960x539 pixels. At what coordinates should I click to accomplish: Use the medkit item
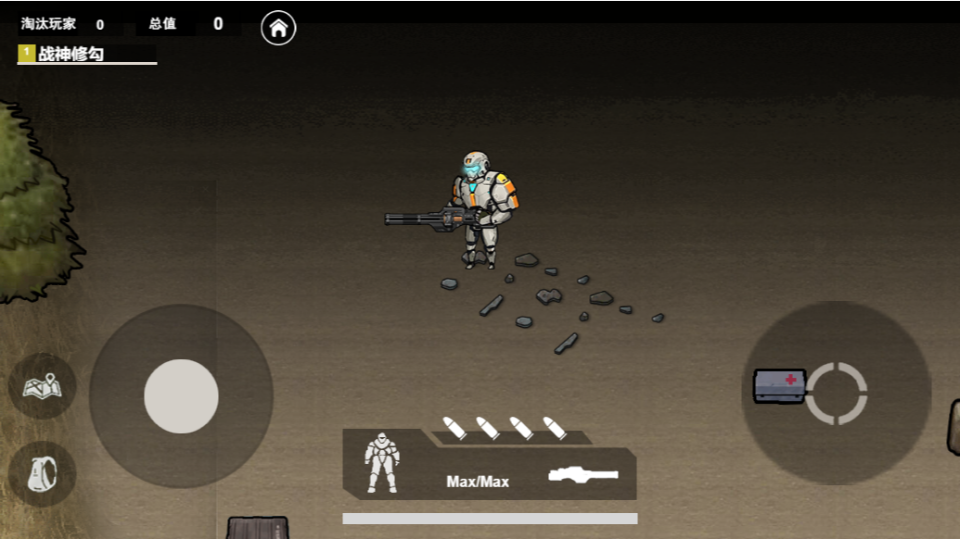(780, 385)
